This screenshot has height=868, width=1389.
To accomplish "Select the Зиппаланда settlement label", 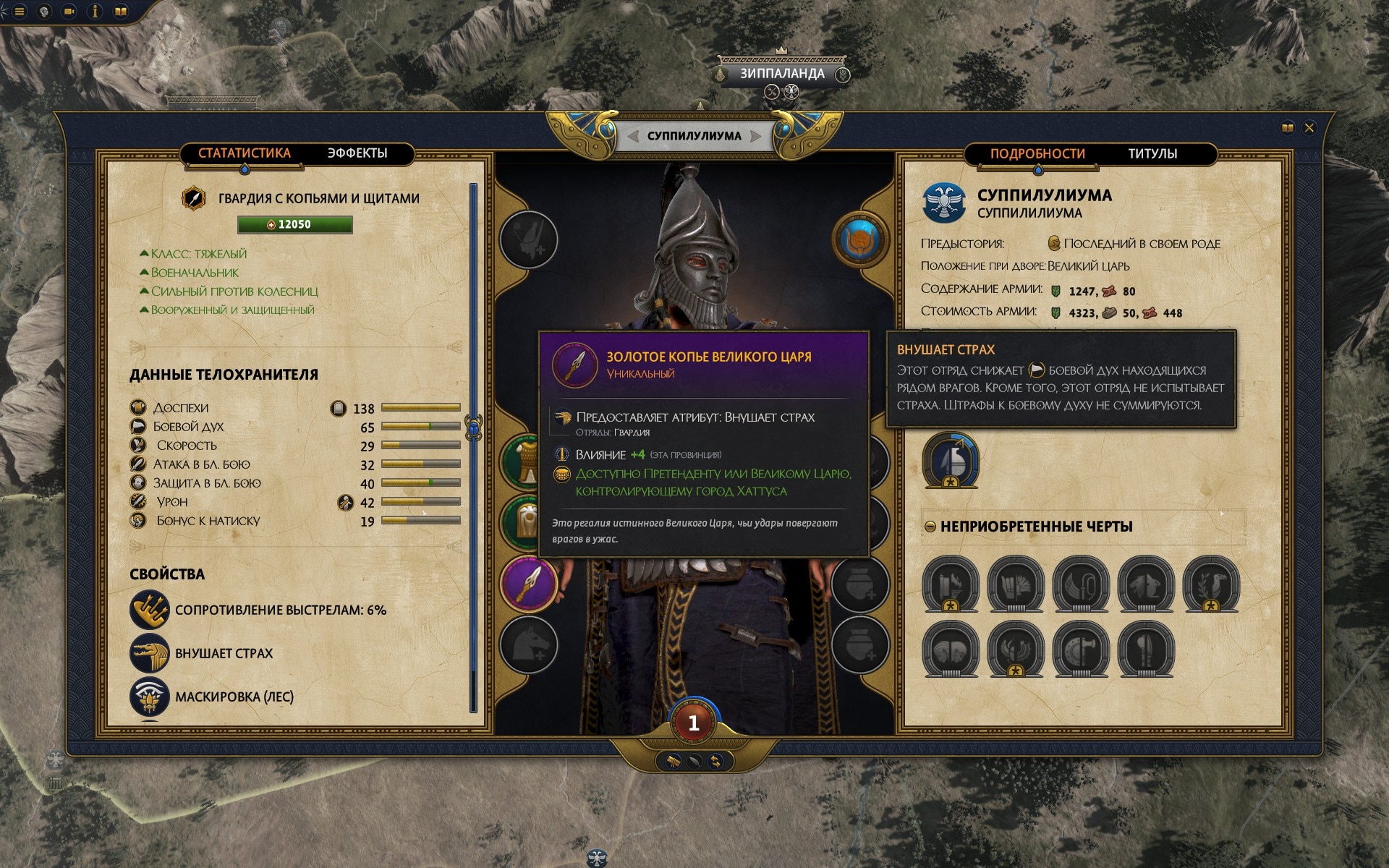I will 781,74.
